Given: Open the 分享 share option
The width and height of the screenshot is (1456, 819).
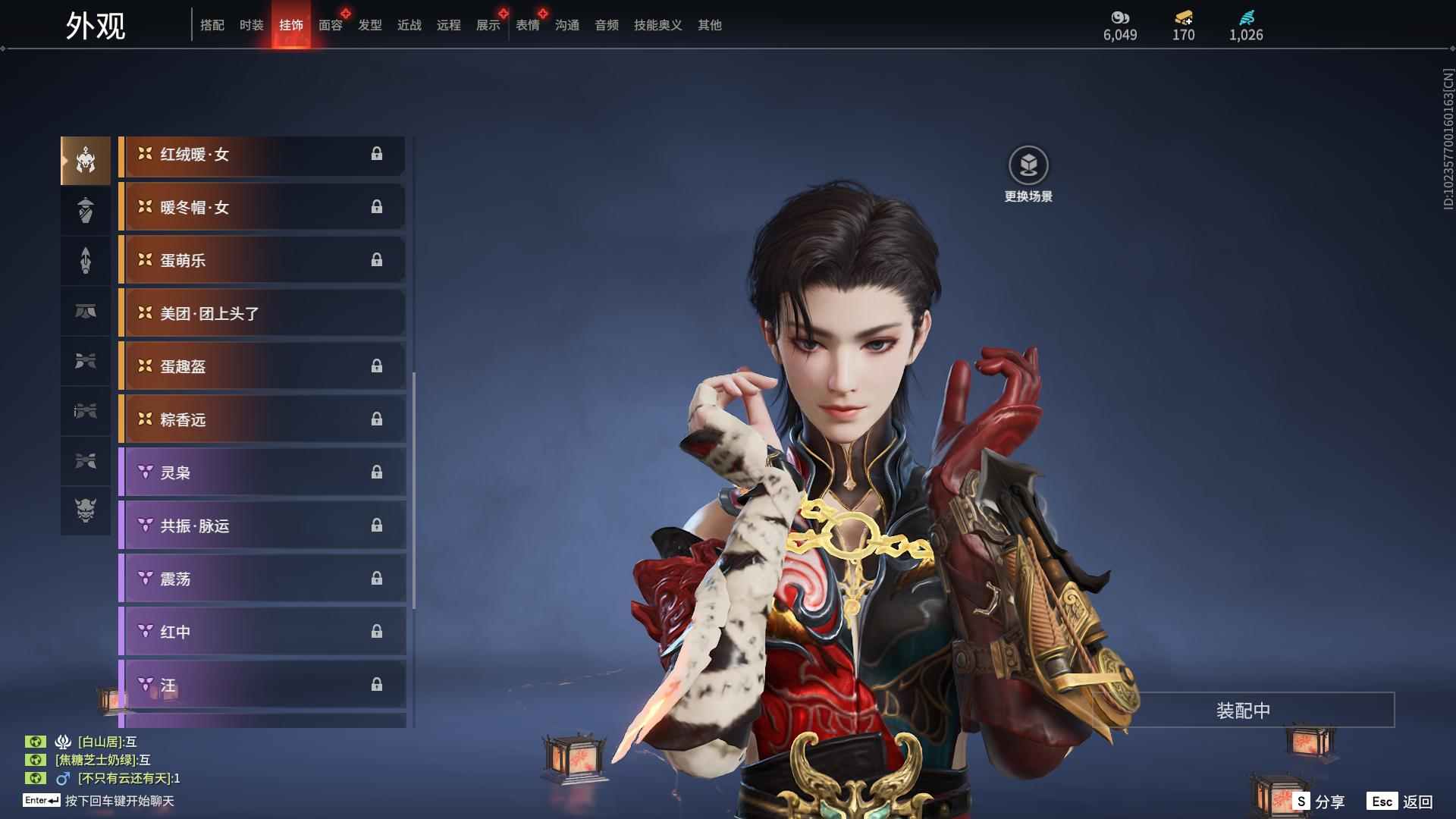Looking at the screenshot, I should [1319, 802].
